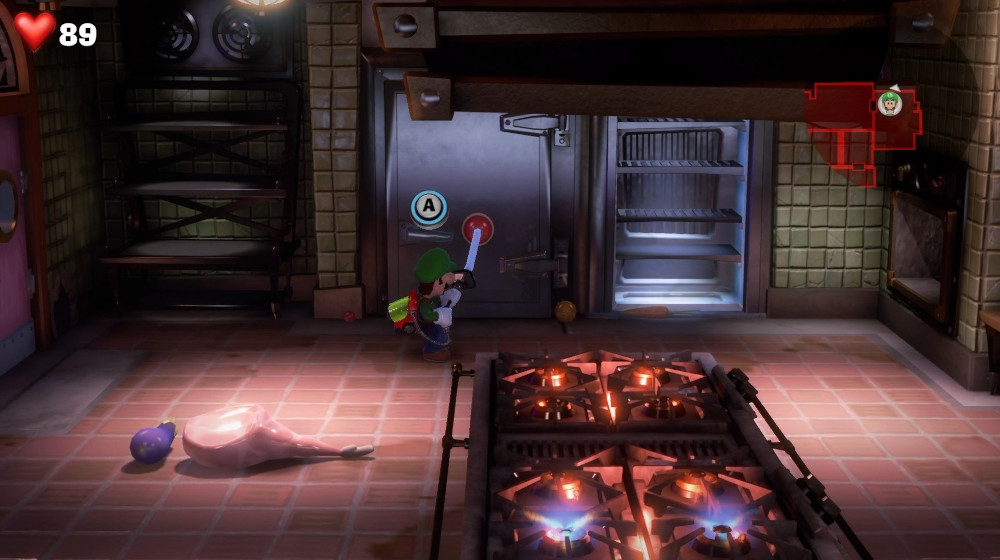Click Luigi's face marker on minimap
The height and width of the screenshot is (560, 1000).
point(890,103)
